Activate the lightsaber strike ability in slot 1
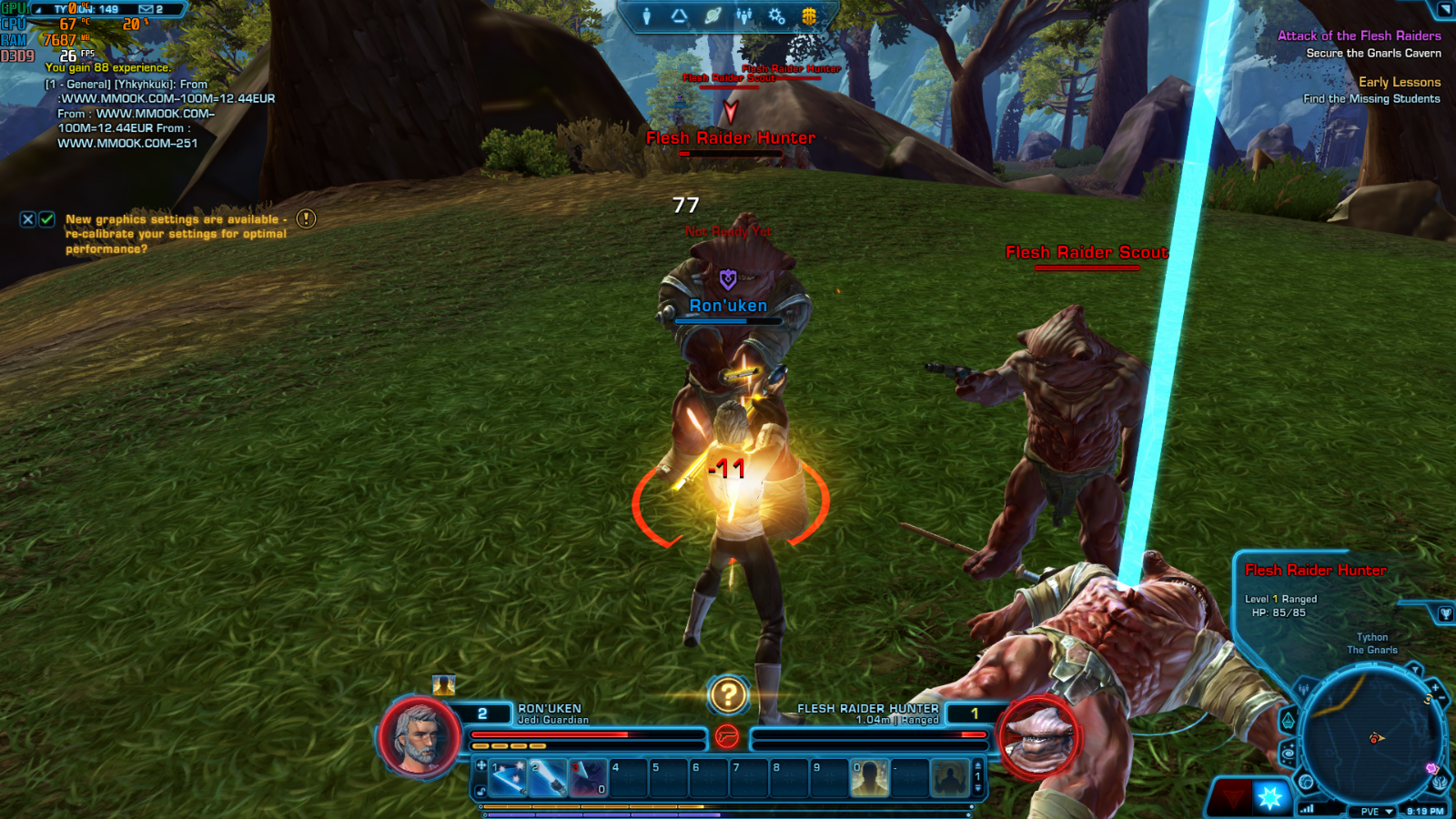This screenshot has height=819, width=1456. tap(508, 779)
